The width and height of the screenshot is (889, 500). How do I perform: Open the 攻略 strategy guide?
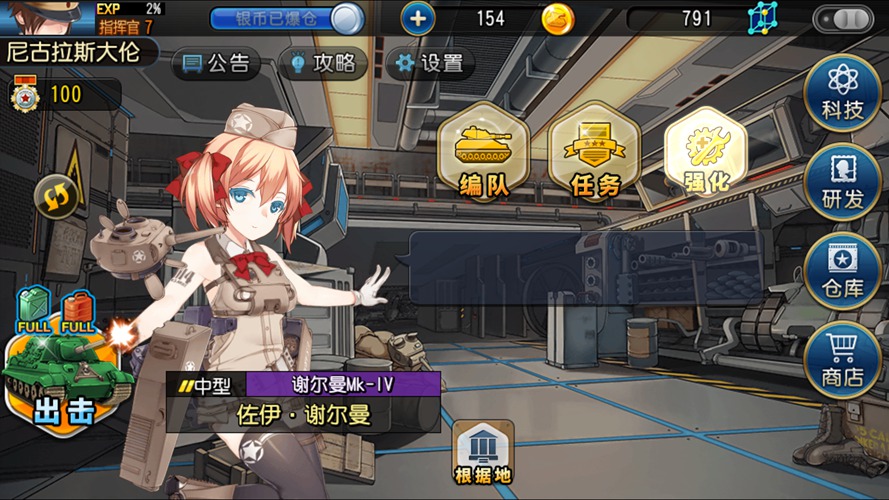(322, 64)
